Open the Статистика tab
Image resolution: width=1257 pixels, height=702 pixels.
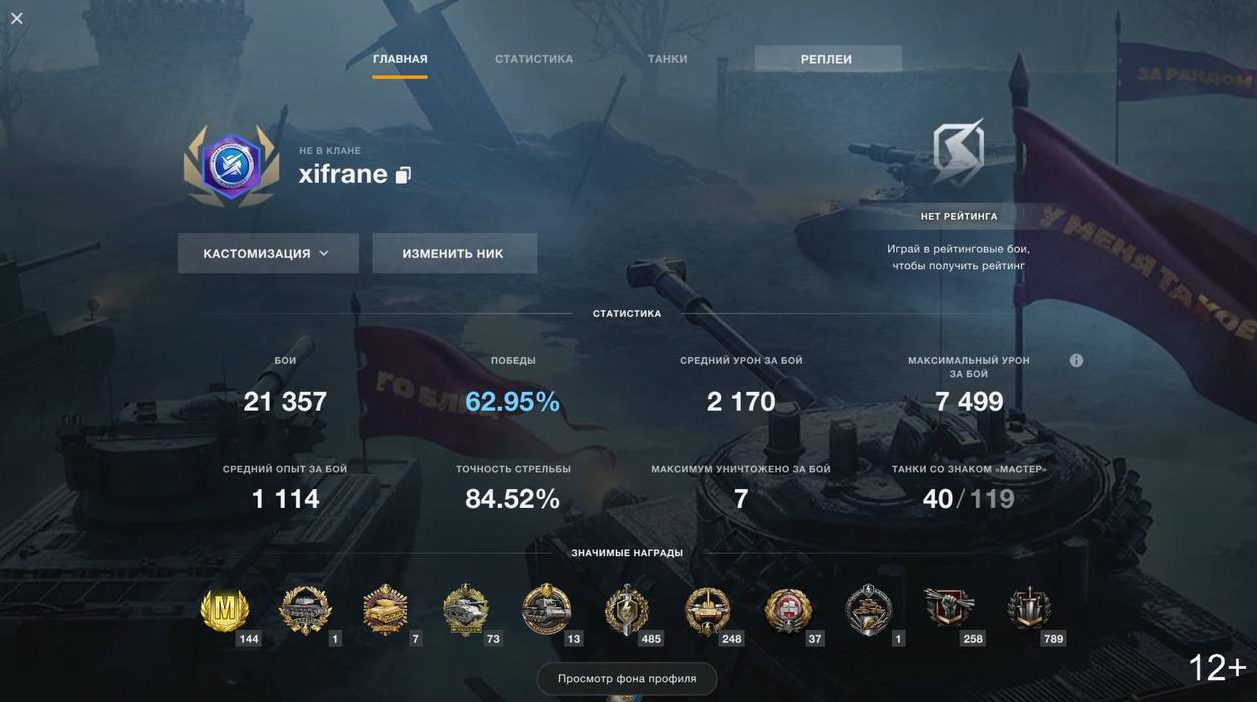(x=534, y=59)
